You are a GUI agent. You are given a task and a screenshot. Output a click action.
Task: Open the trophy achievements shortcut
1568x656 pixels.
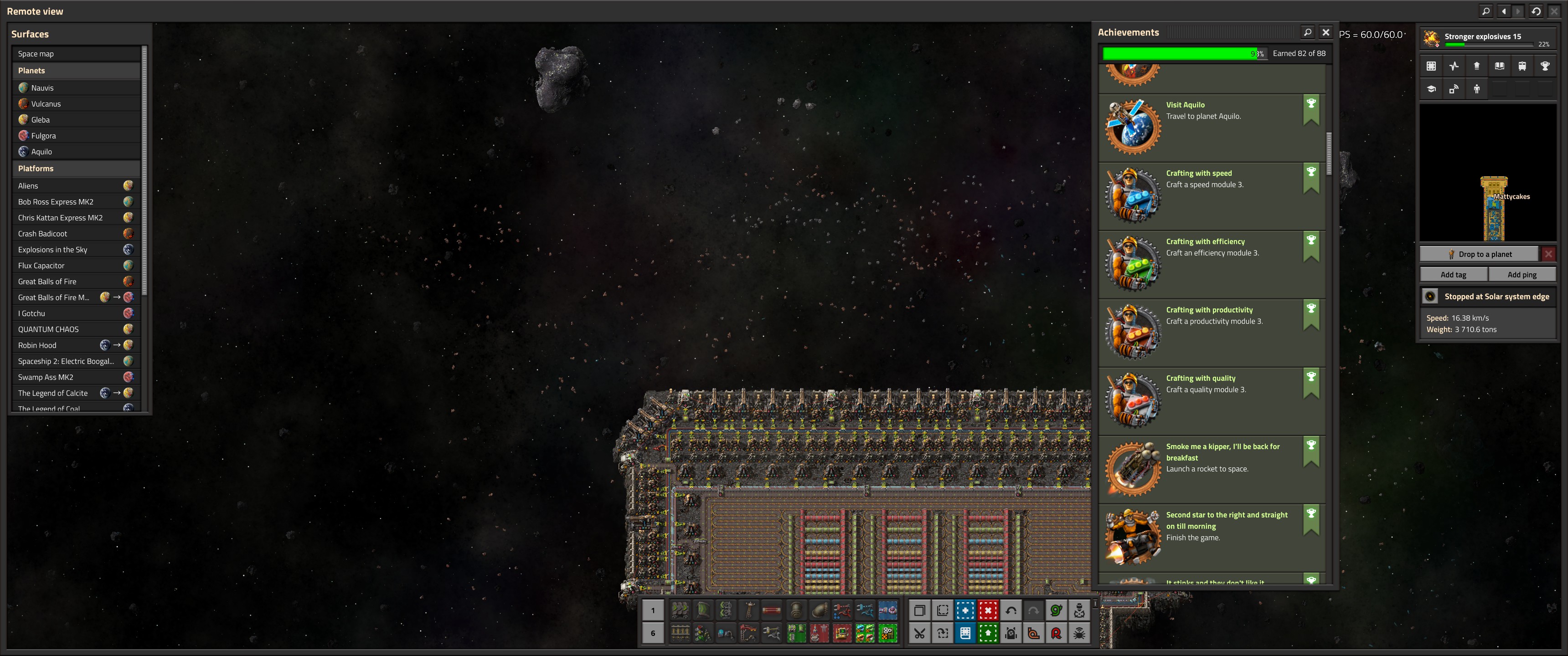(1544, 66)
